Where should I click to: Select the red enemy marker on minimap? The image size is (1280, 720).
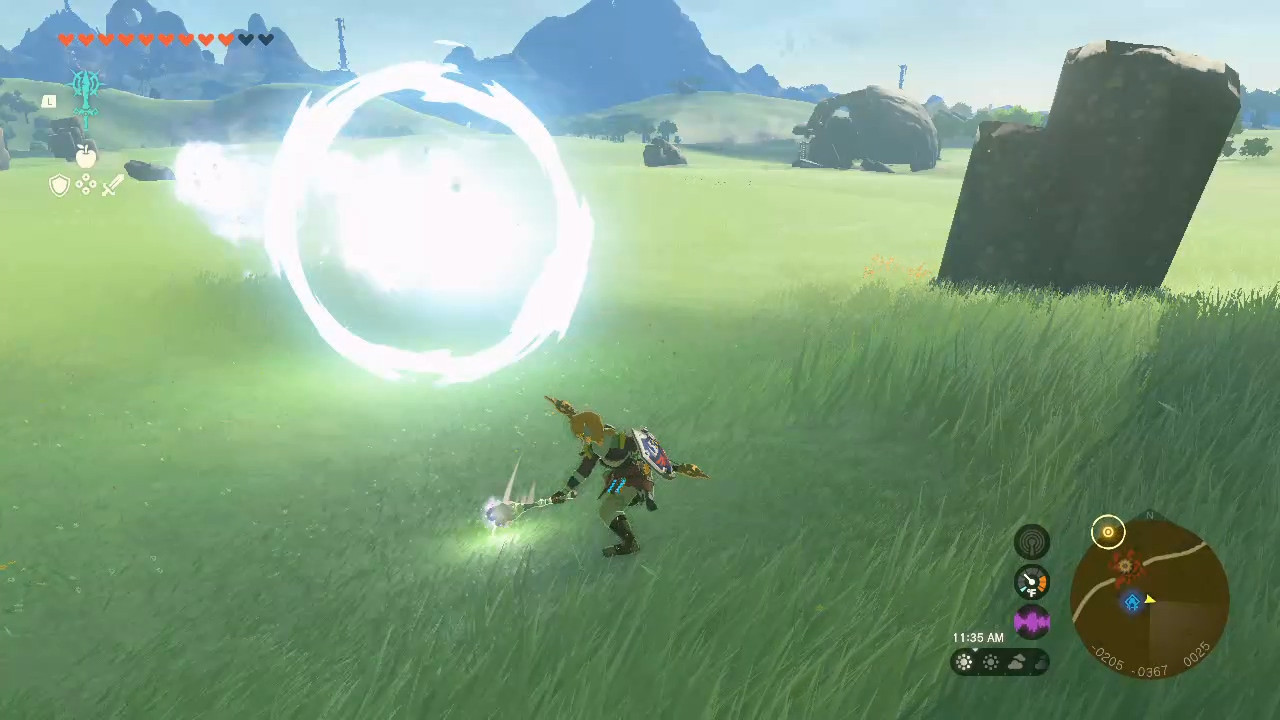[x=1124, y=566]
